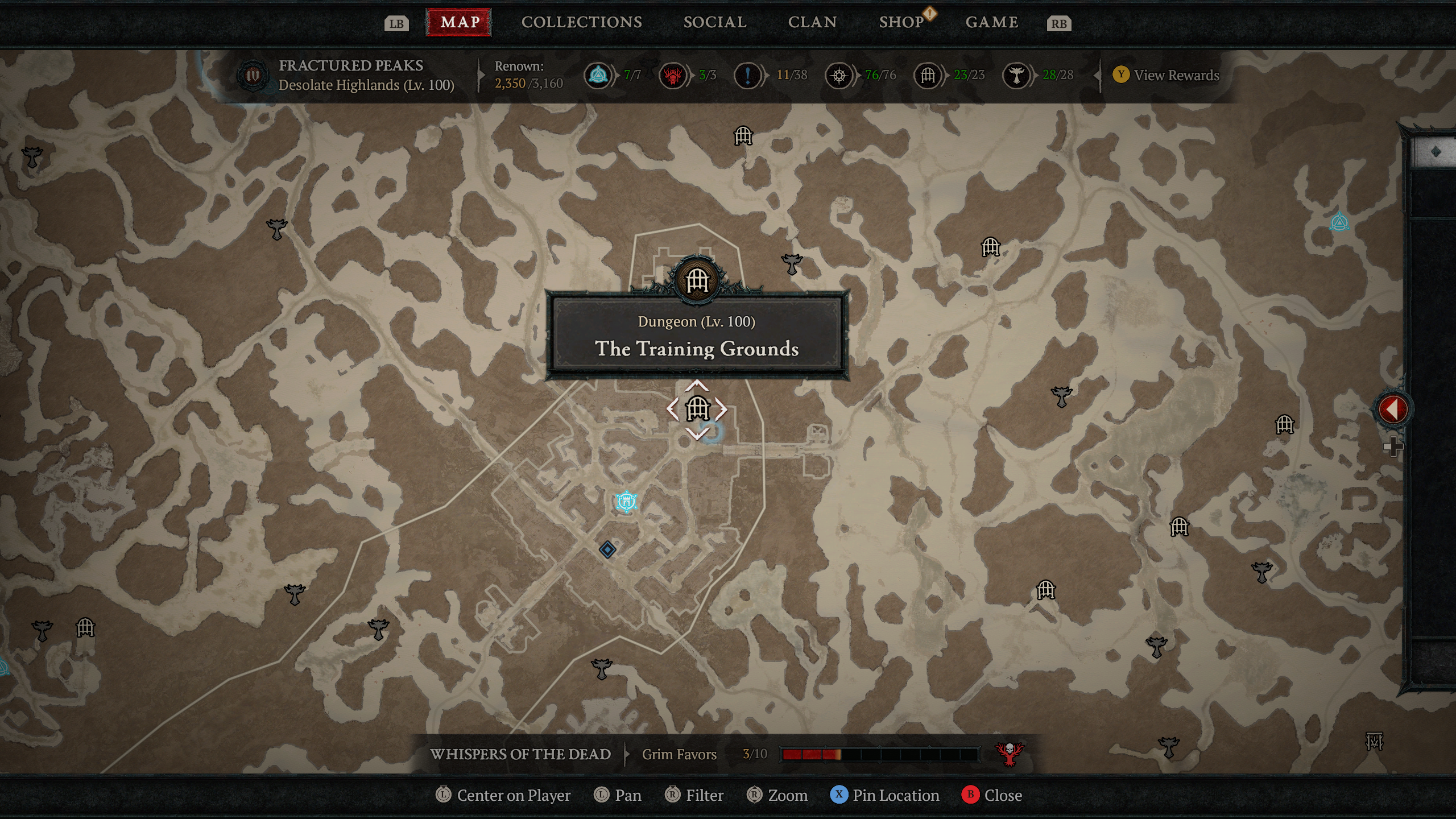Switch to the COLLECTIONS tab

(x=581, y=22)
